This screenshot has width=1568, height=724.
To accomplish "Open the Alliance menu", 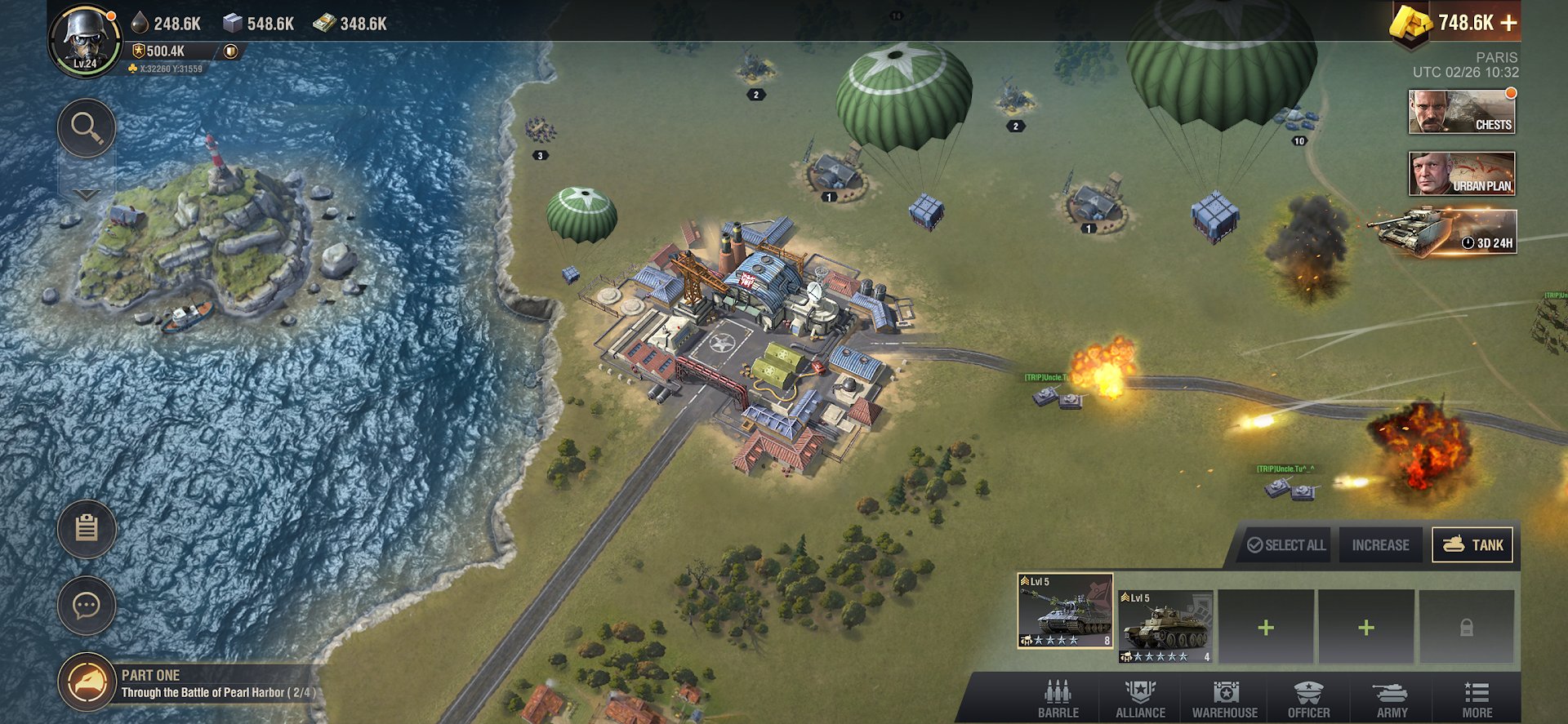I will coord(1141,700).
